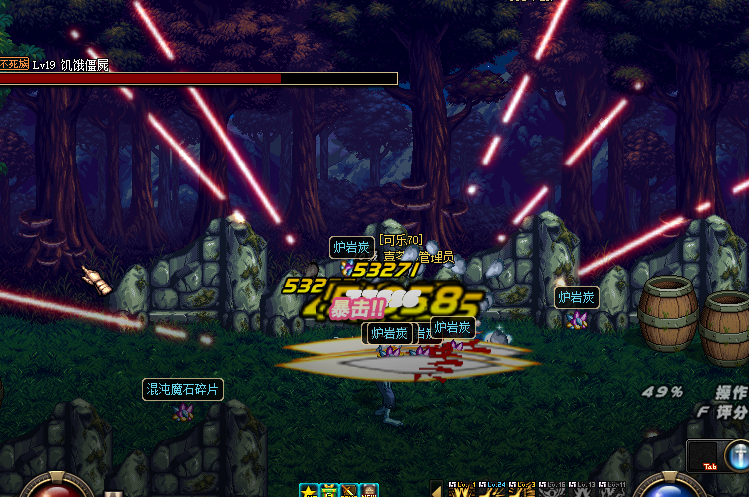
Task: Select the Lv.16 skill slot
Action: (x=553, y=490)
